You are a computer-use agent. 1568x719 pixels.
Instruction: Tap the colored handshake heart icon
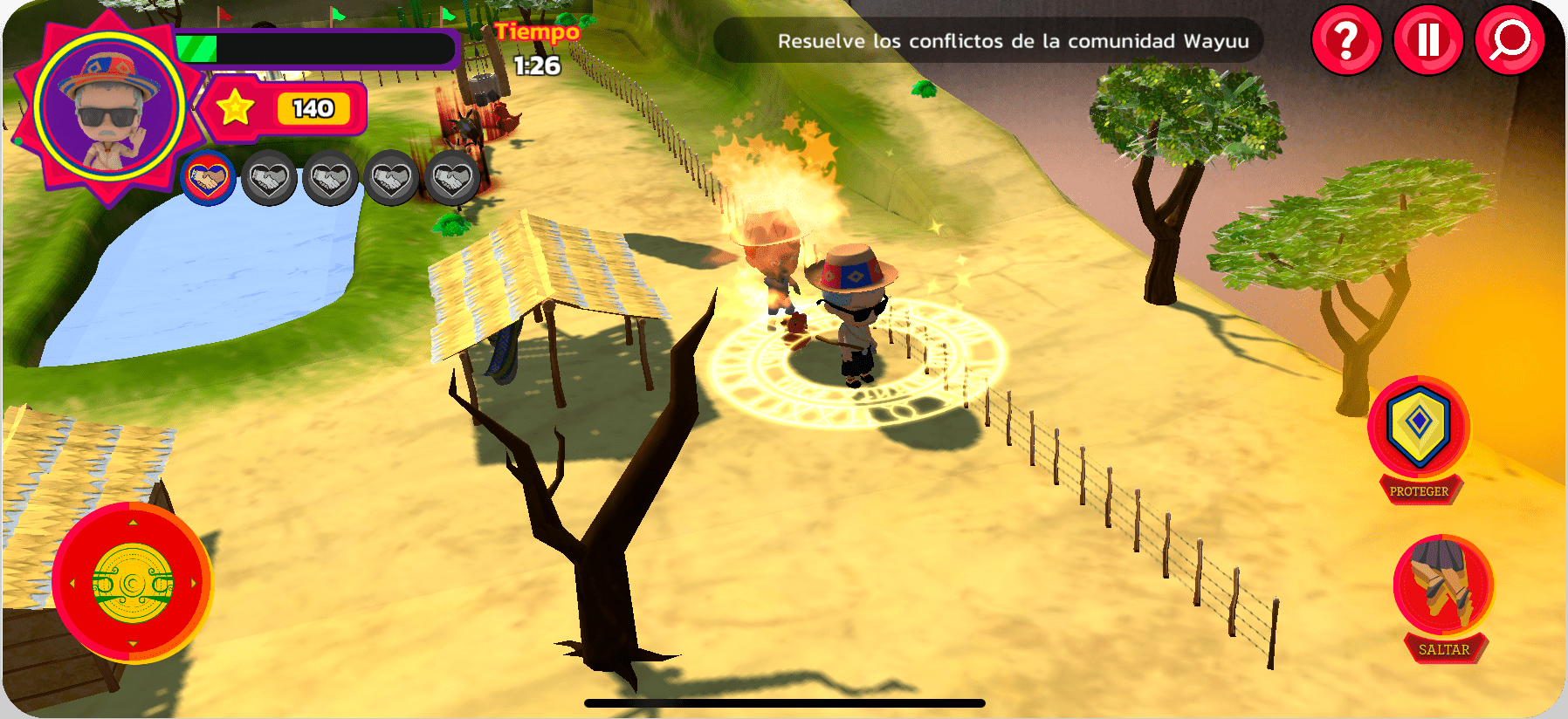[x=208, y=179]
